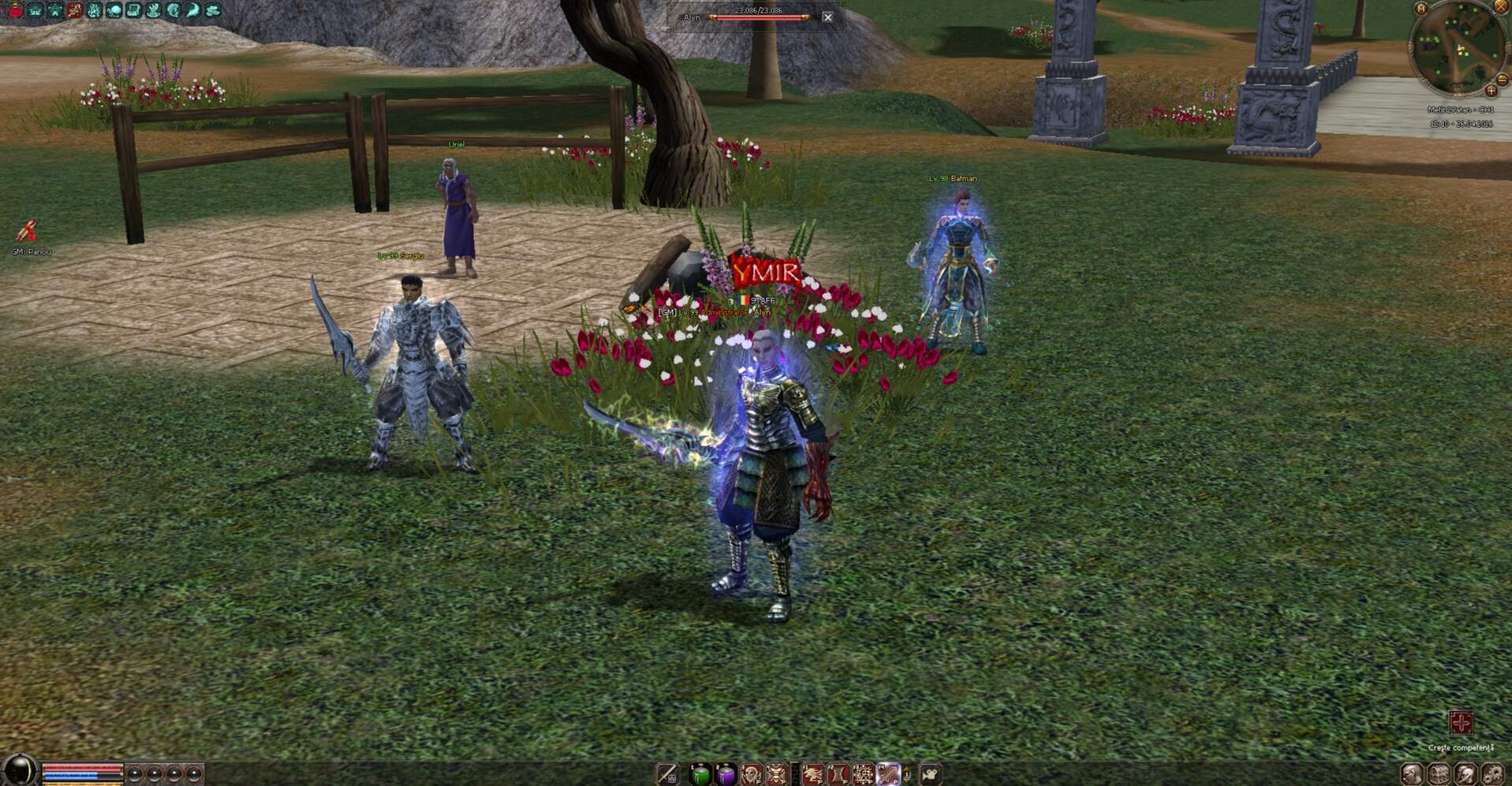Click the red potion buff icon top-left
This screenshot has width=1512, height=786.
[x=15, y=9]
